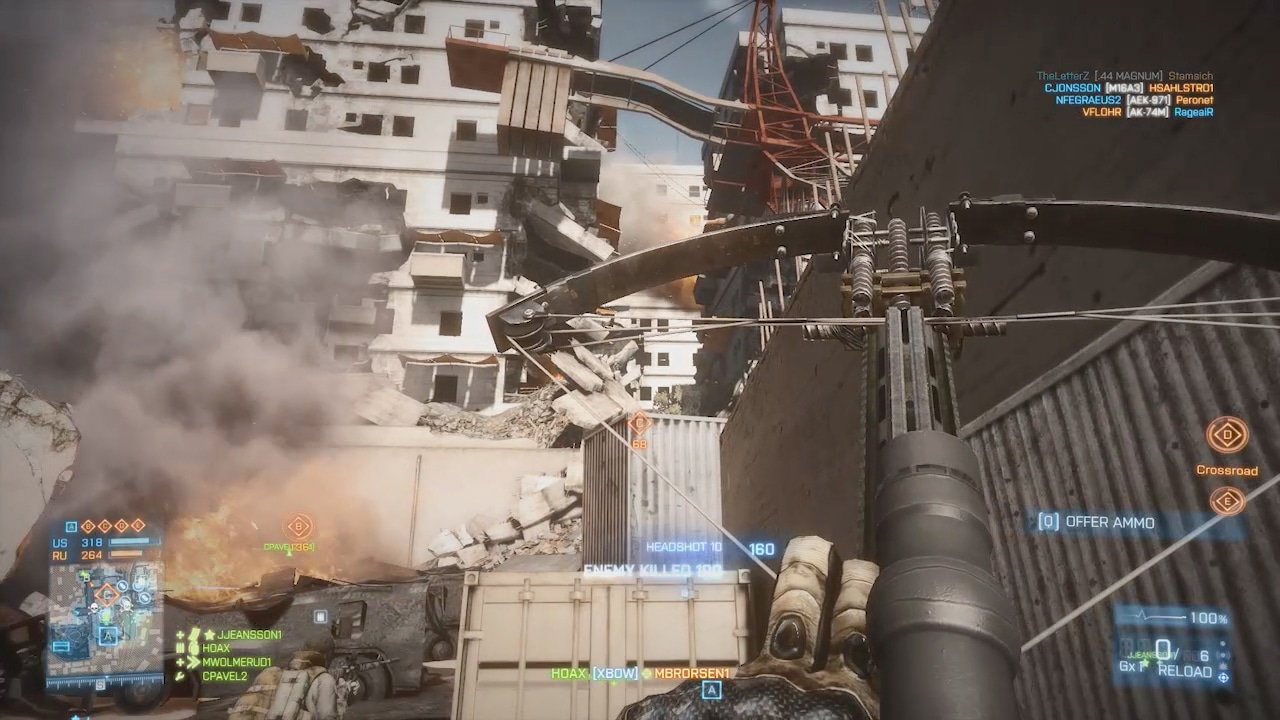Image resolution: width=1280 pixels, height=720 pixels.
Task: Click the E objective marker below Crossroad
Action: pyautogui.click(x=1226, y=501)
